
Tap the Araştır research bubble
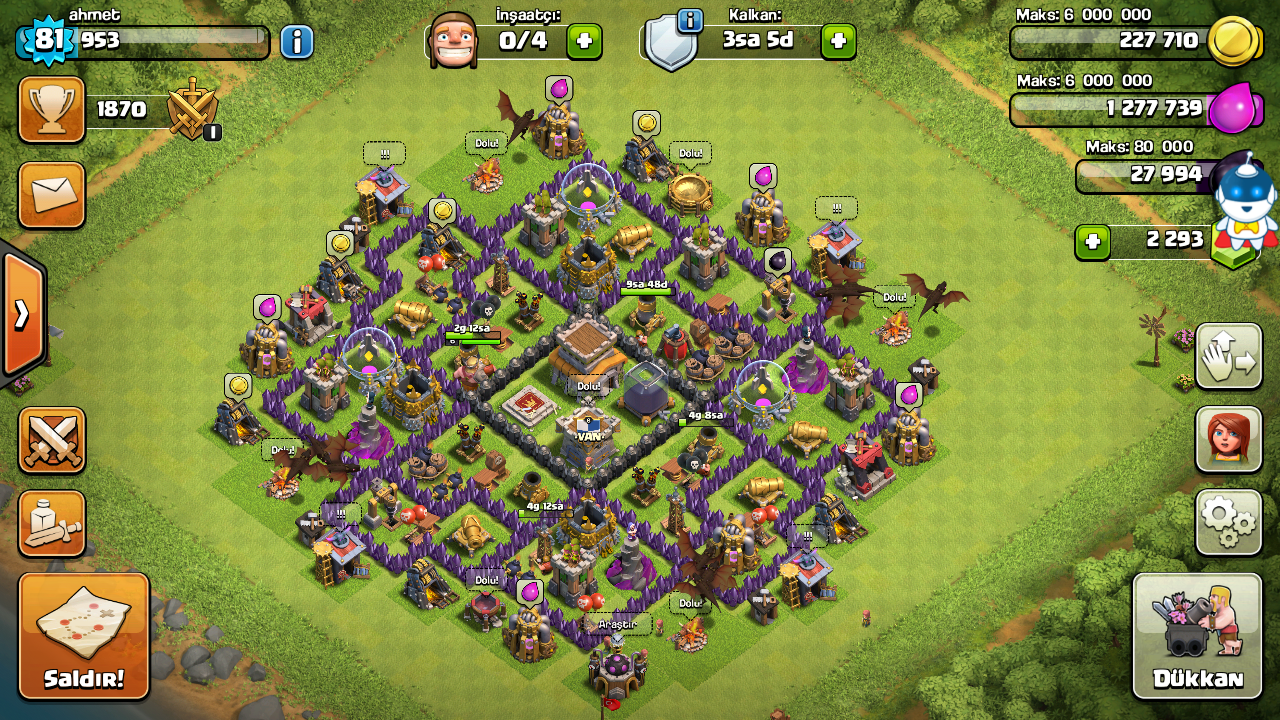(617, 624)
